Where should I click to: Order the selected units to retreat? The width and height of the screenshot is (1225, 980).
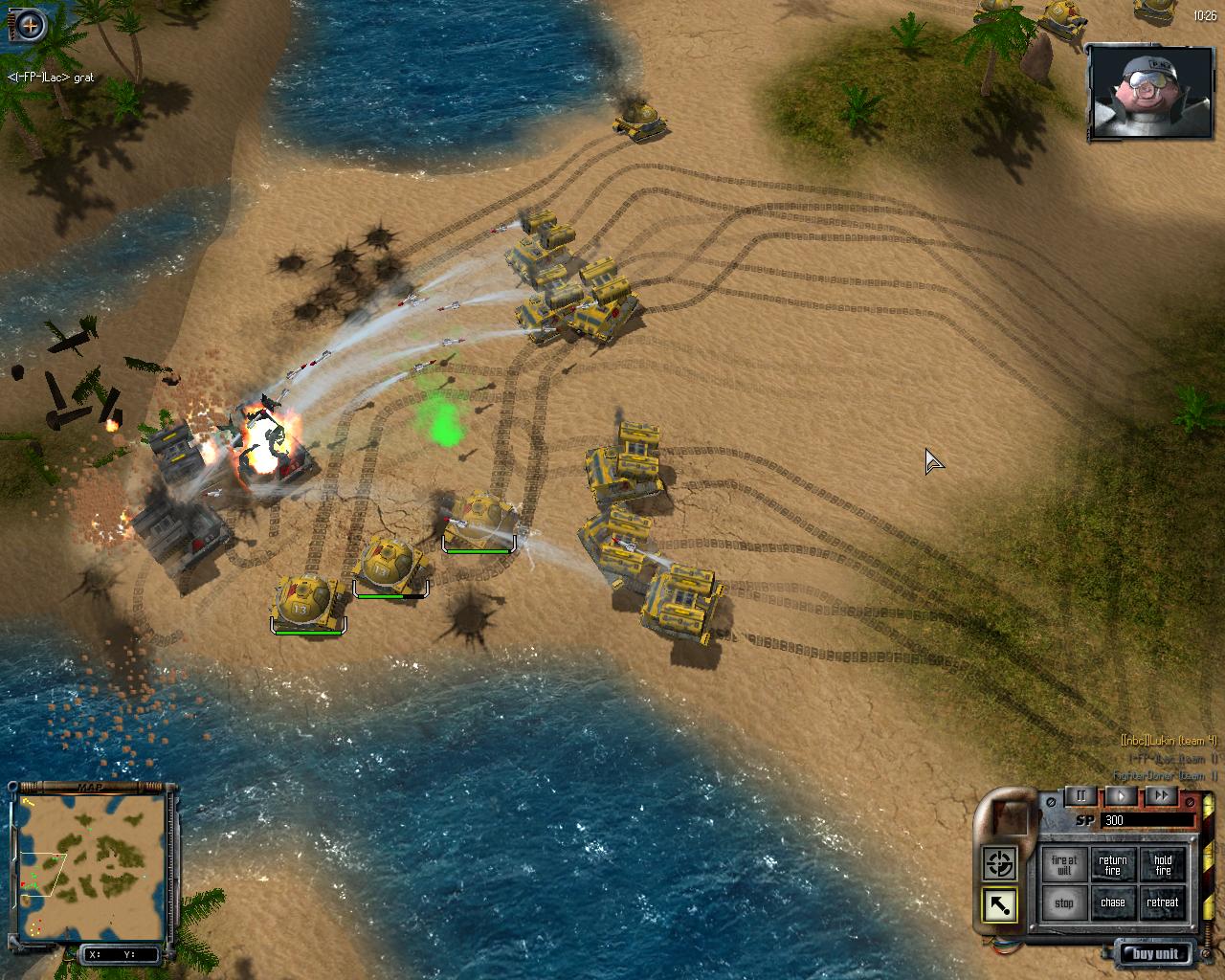(1163, 902)
